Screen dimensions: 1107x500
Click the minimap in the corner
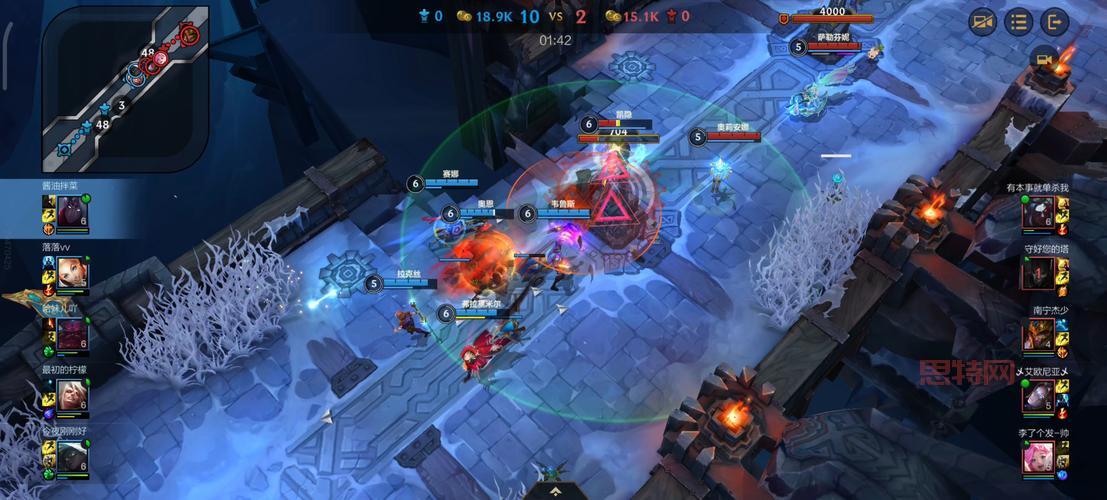(125, 88)
